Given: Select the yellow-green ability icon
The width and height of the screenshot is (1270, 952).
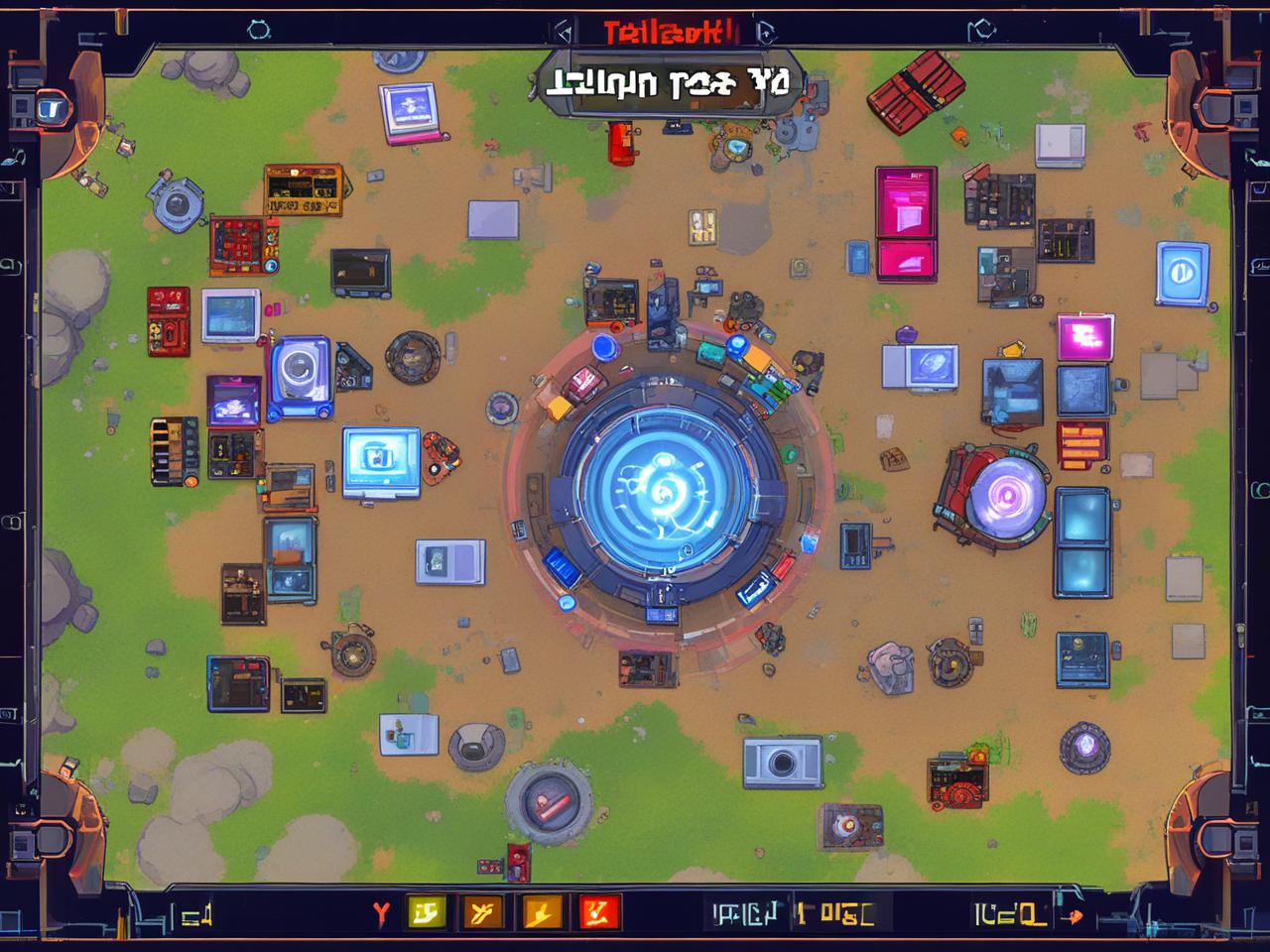Looking at the screenshot, I should point(427,912).
